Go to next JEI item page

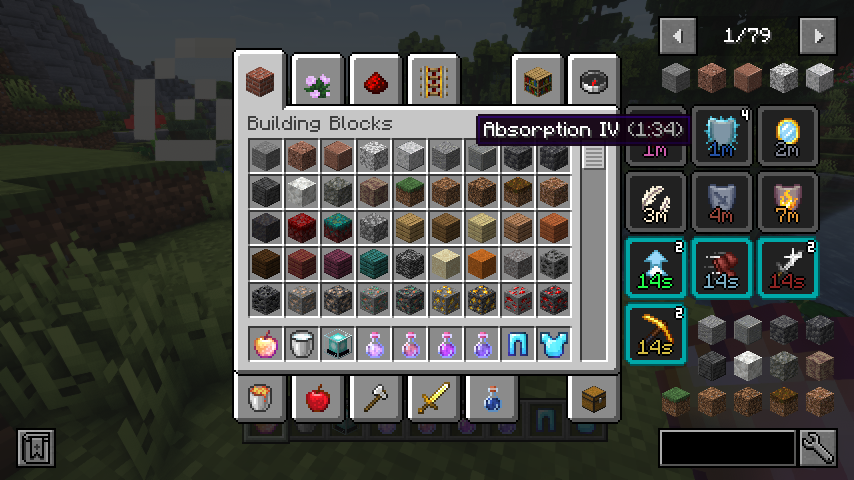[x=819, y=36]
